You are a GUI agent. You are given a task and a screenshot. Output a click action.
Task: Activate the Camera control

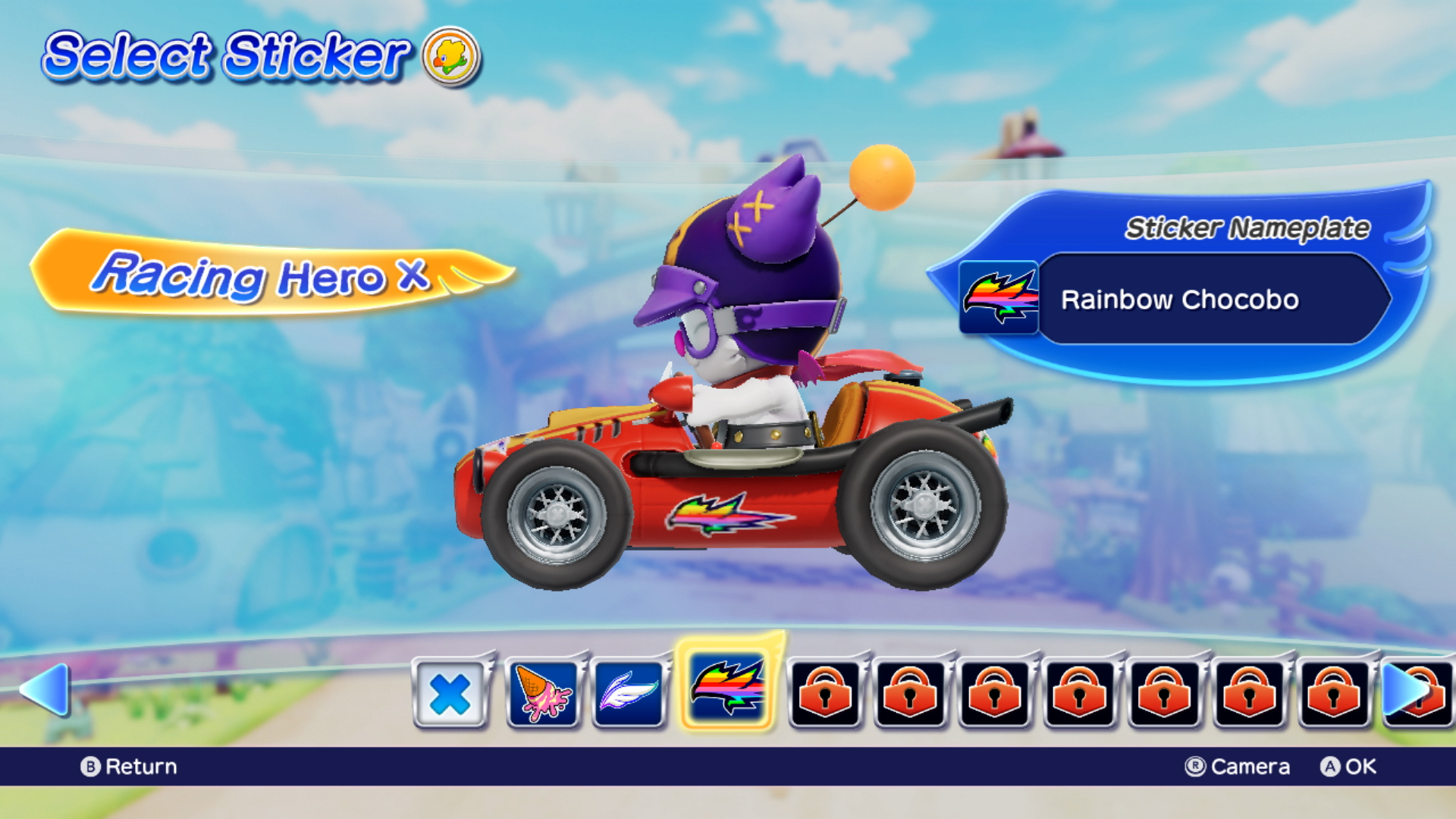click(1237, 766)
